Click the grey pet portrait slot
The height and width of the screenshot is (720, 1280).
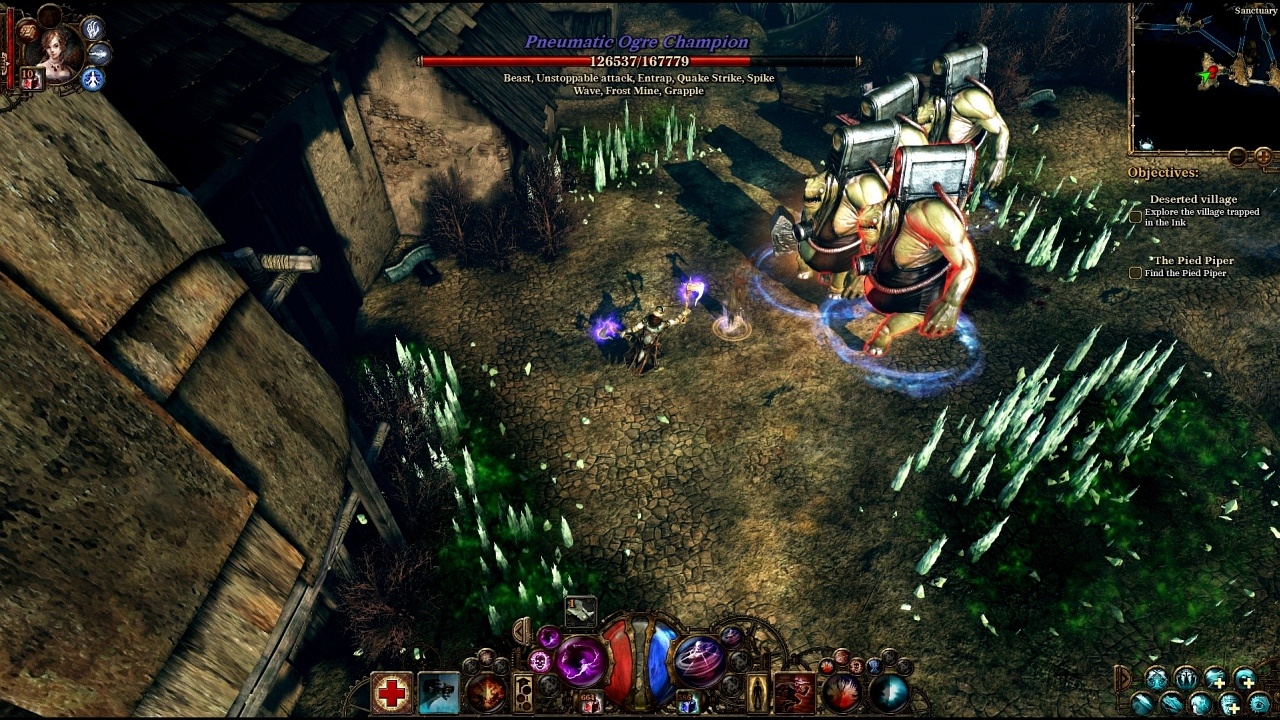(x=439, y=693)
